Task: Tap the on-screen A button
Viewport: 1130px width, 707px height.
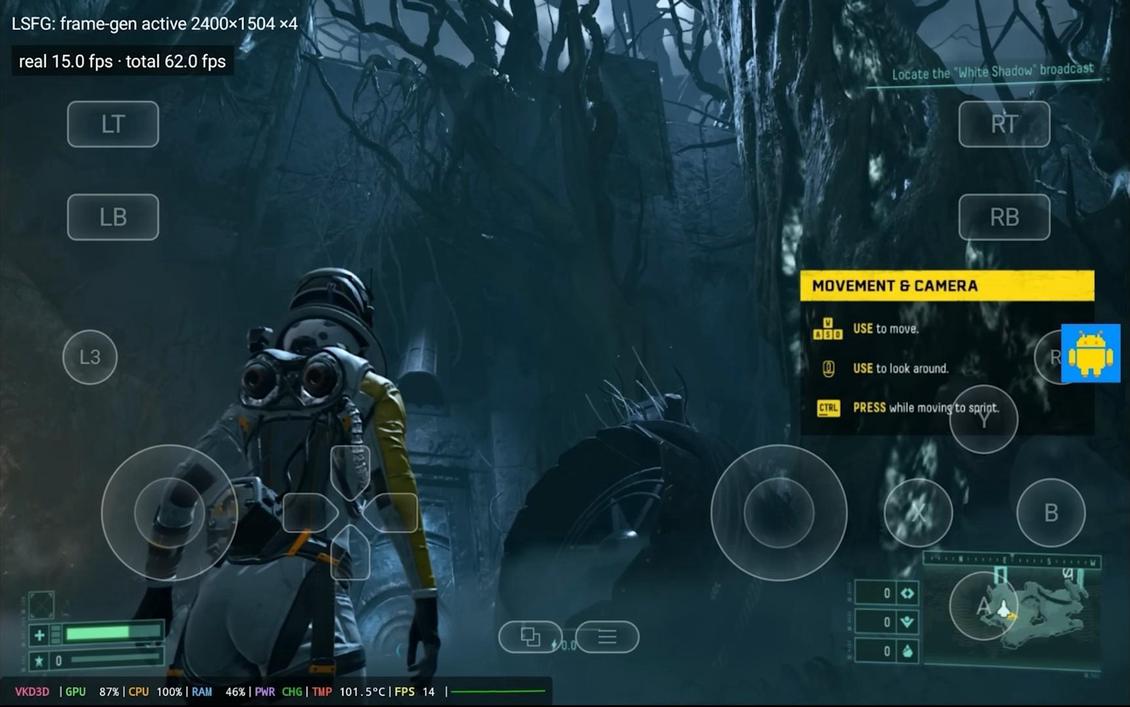Action: click(x=983, y=606)
